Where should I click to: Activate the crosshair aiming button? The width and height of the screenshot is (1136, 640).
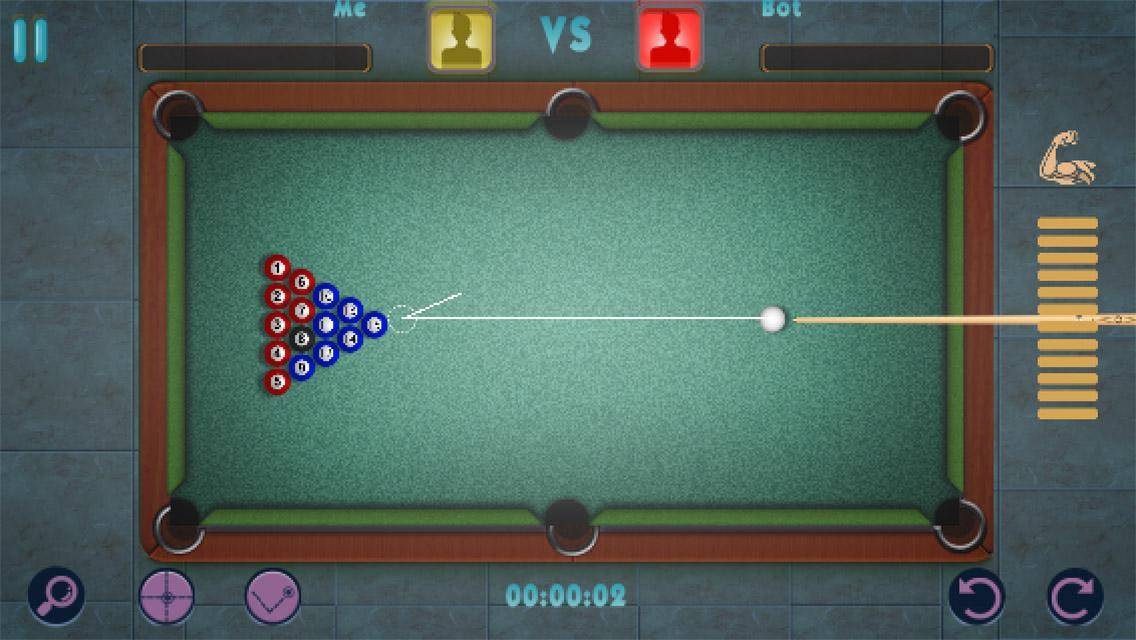166,596
